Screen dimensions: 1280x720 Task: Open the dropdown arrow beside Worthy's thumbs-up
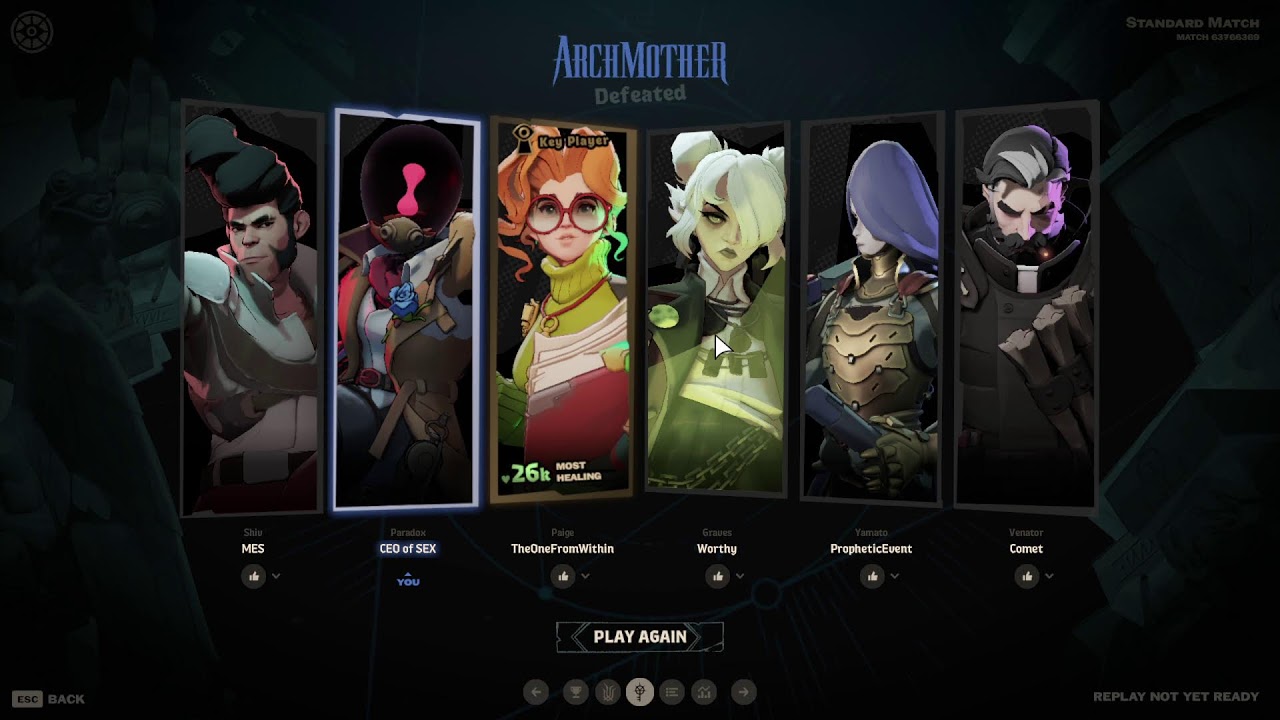pos(740,576)
